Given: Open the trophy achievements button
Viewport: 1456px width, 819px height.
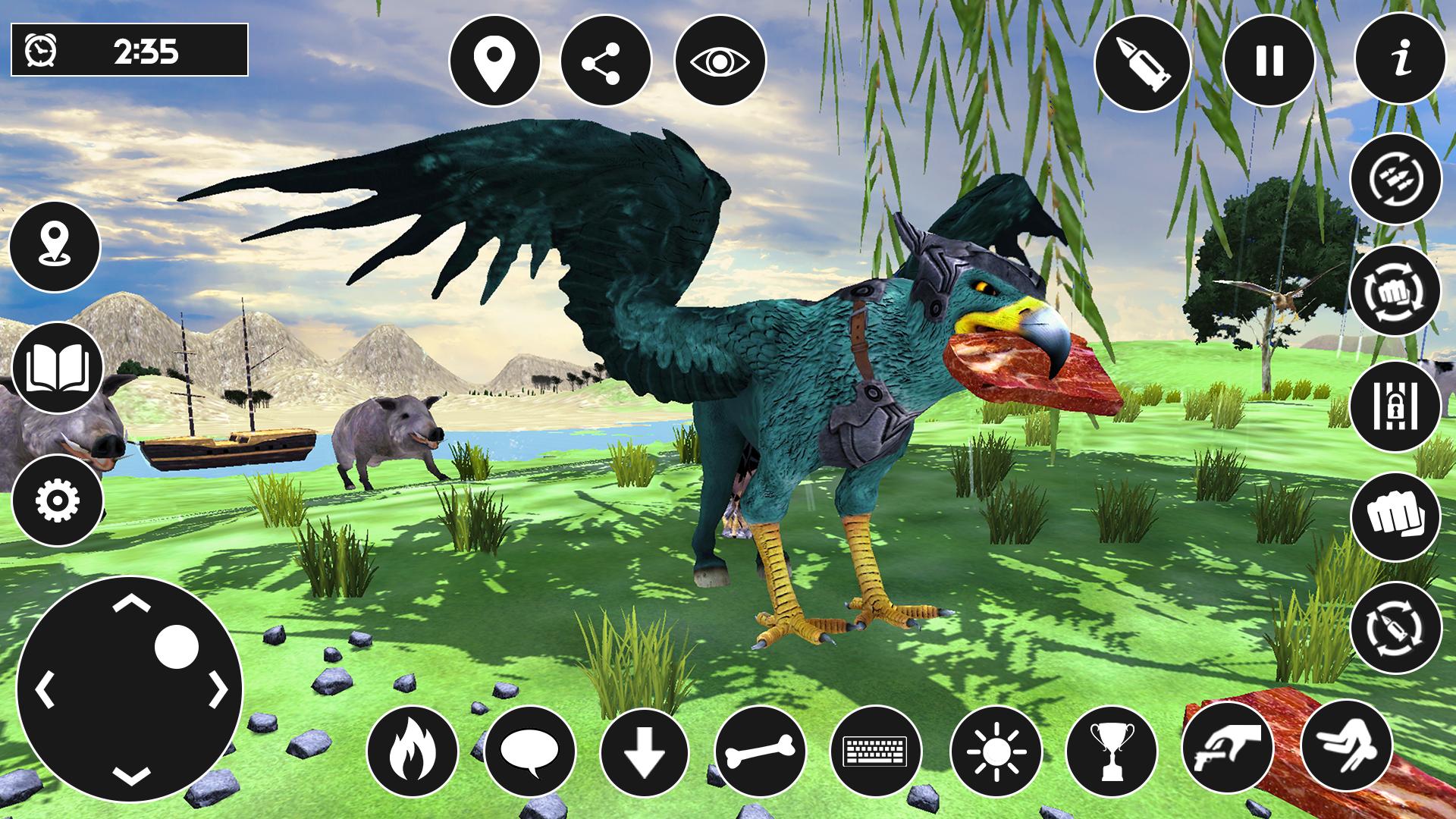Looking at the screenshot, I should [1112, 752].
